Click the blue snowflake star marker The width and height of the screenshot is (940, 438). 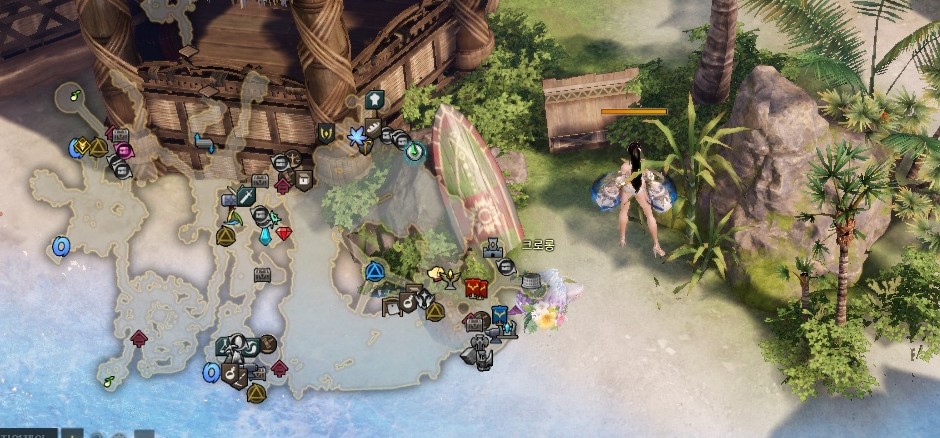(x=357, y=135)
